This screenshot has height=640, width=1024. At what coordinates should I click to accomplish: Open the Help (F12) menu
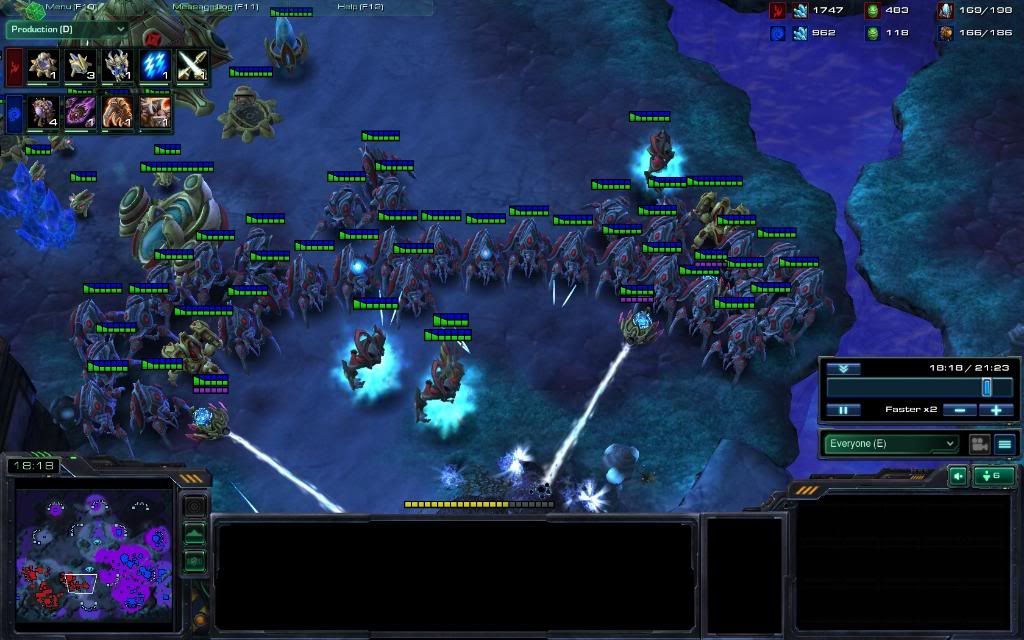coord(362,7)
